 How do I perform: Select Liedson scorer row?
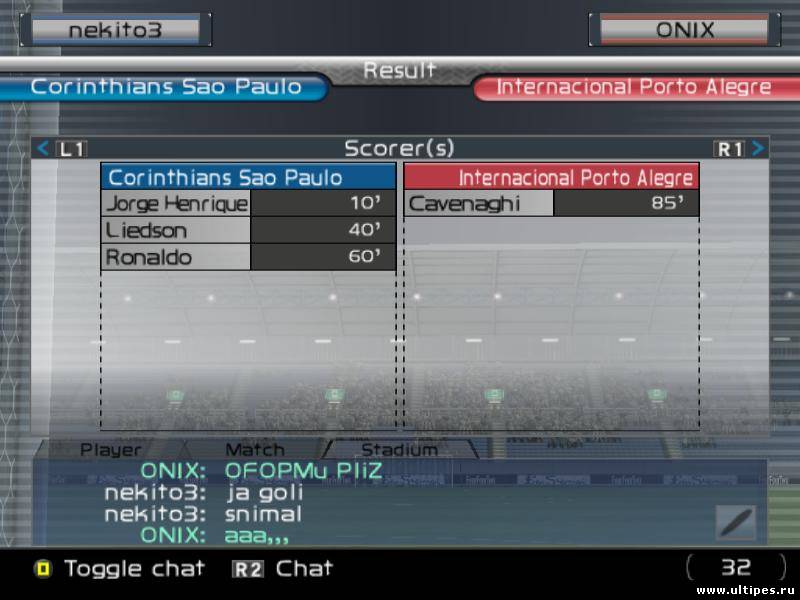248,231
